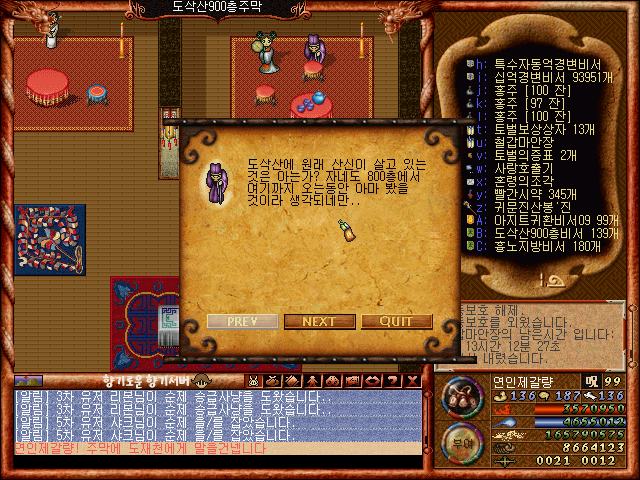Click the NEXT dialogue button

[x=319, y=321]
